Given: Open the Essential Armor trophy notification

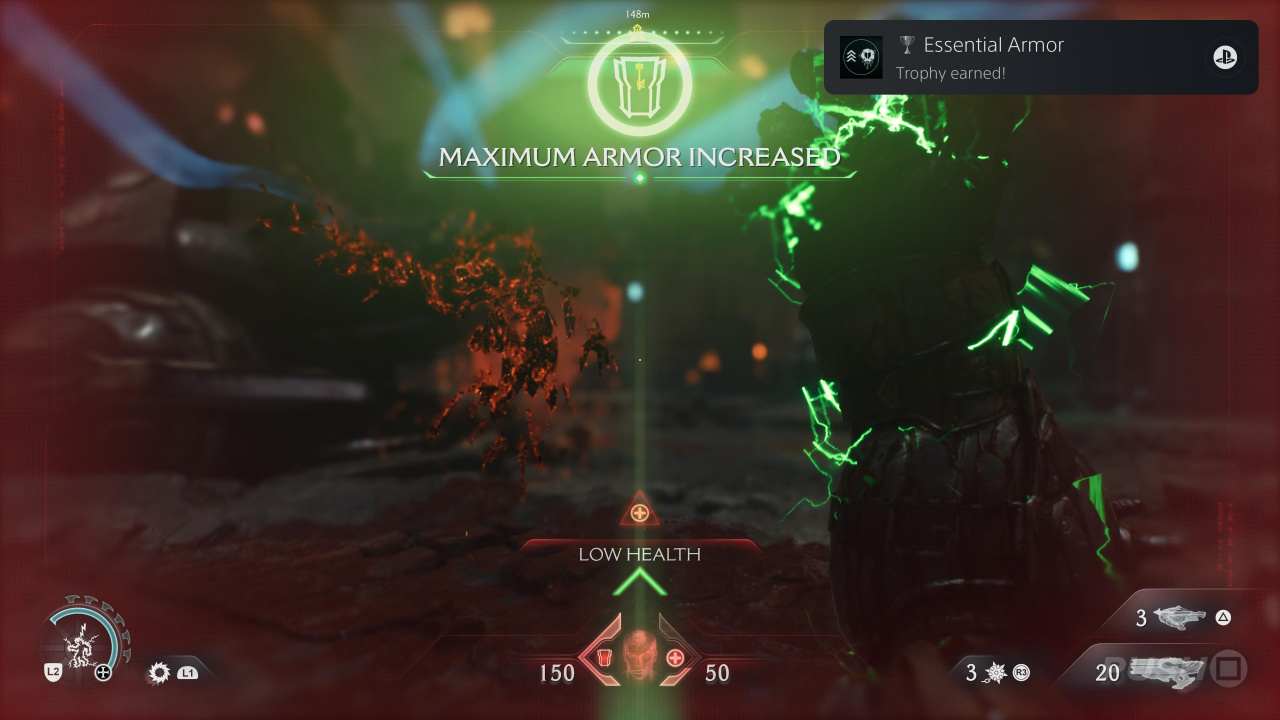Looking at the screenshot, I should [1040, 58].
